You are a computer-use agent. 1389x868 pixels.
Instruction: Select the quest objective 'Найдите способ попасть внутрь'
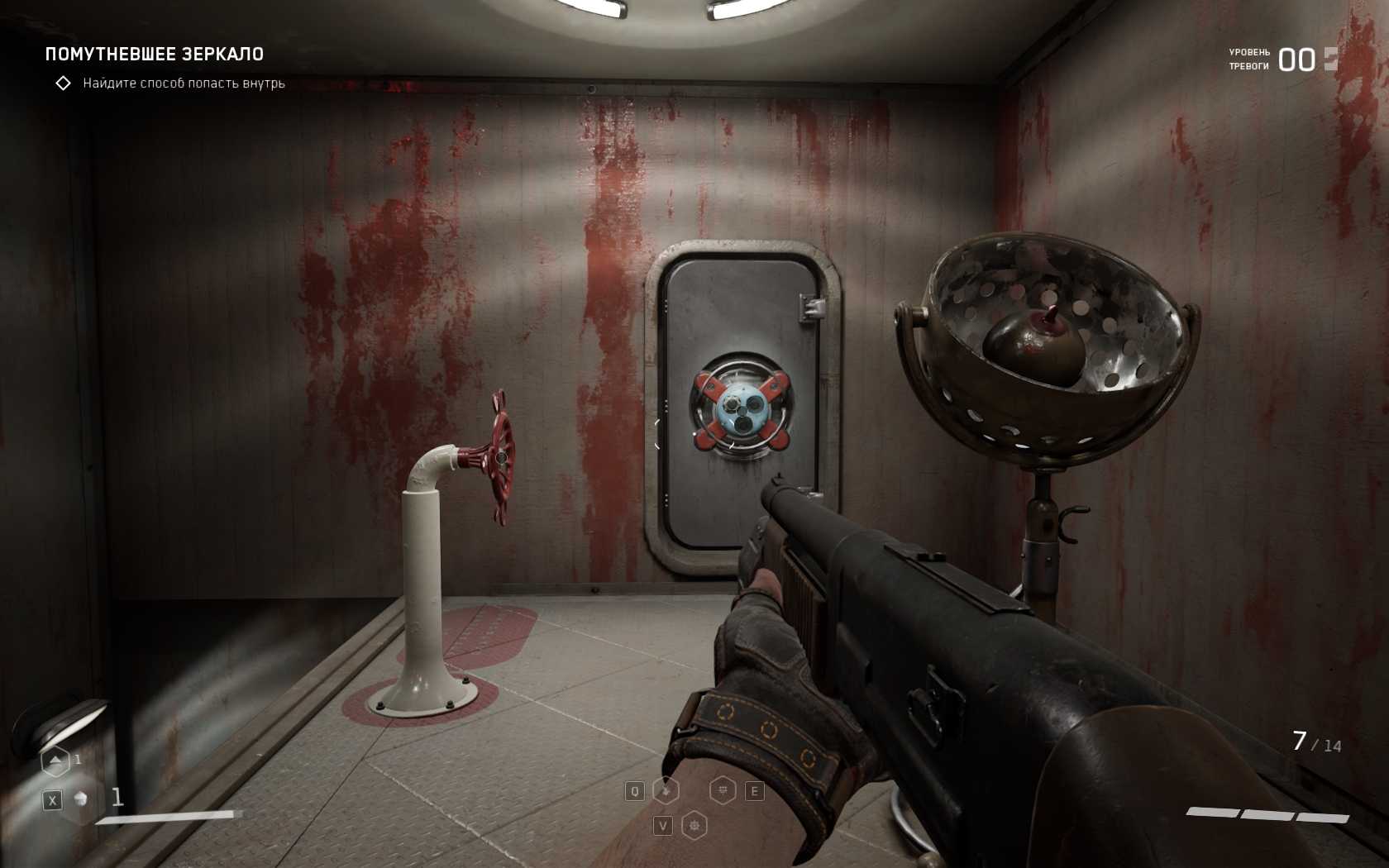pos(184,83)
